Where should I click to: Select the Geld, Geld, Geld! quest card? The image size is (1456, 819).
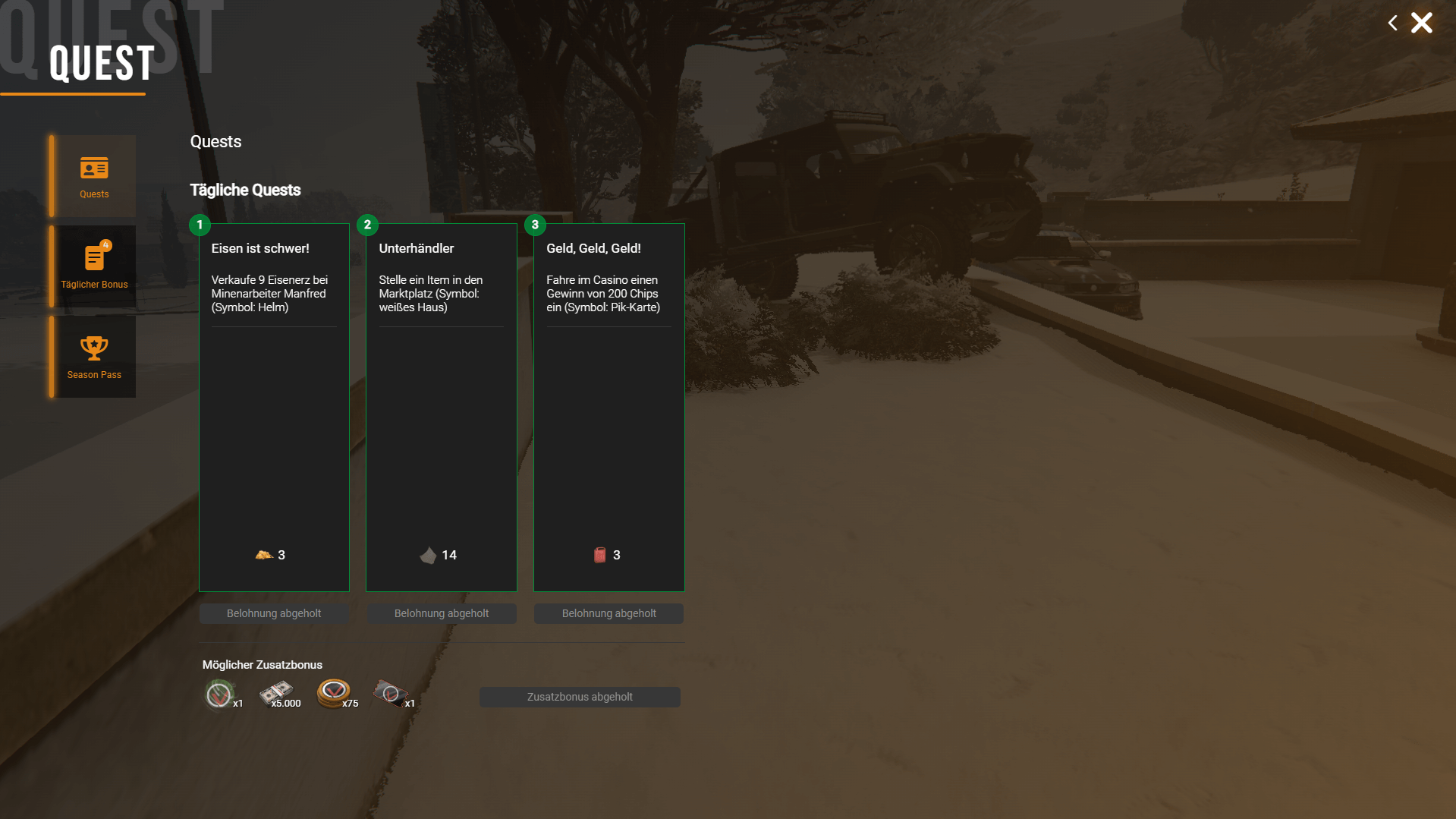click(x=609, y=407)
